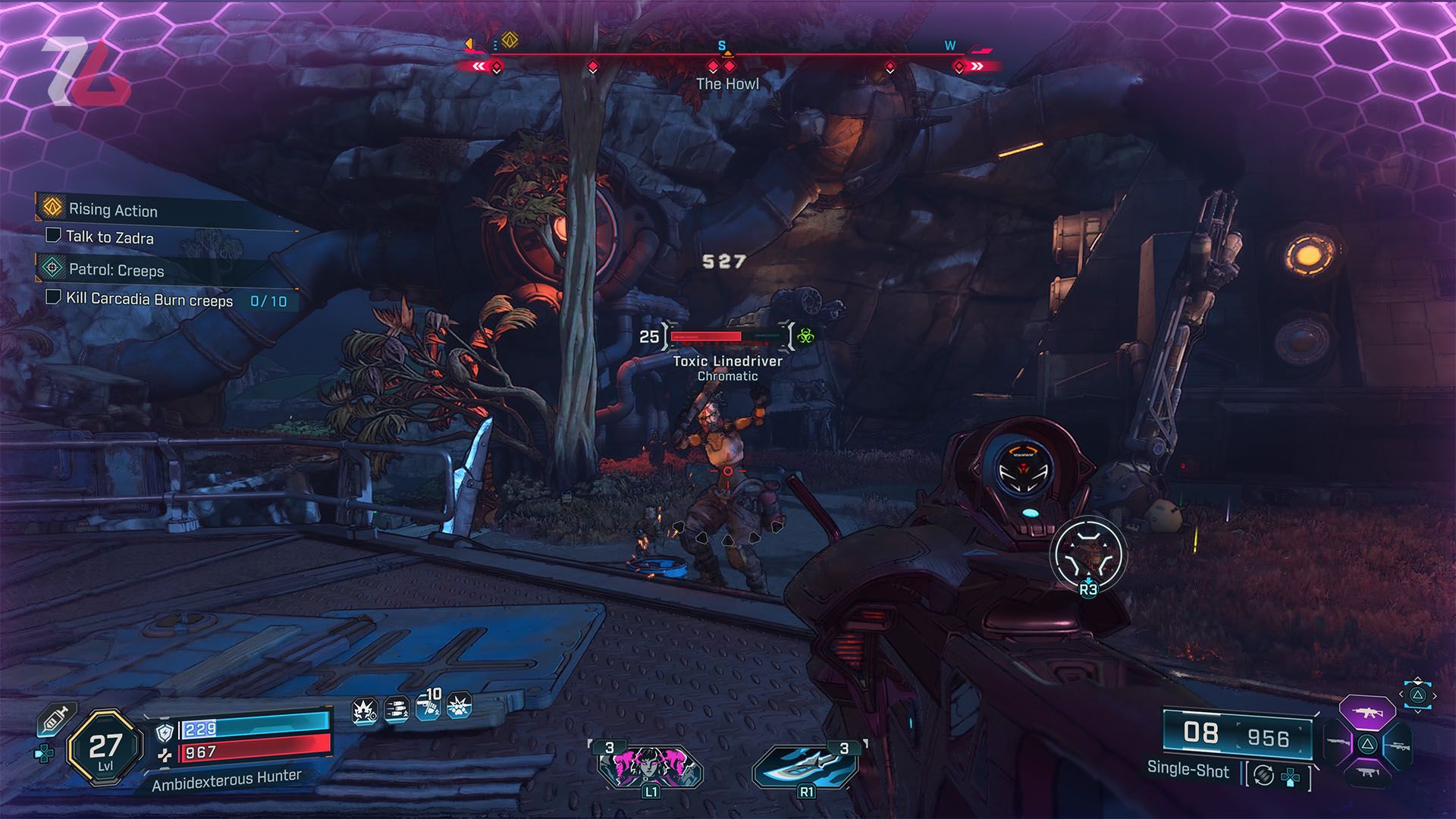Select the purple assault rifle weapon slot
Image resolution: width=1456 pixels, height=819 pixels.
pyautogui.click(x=1367, y=713)
